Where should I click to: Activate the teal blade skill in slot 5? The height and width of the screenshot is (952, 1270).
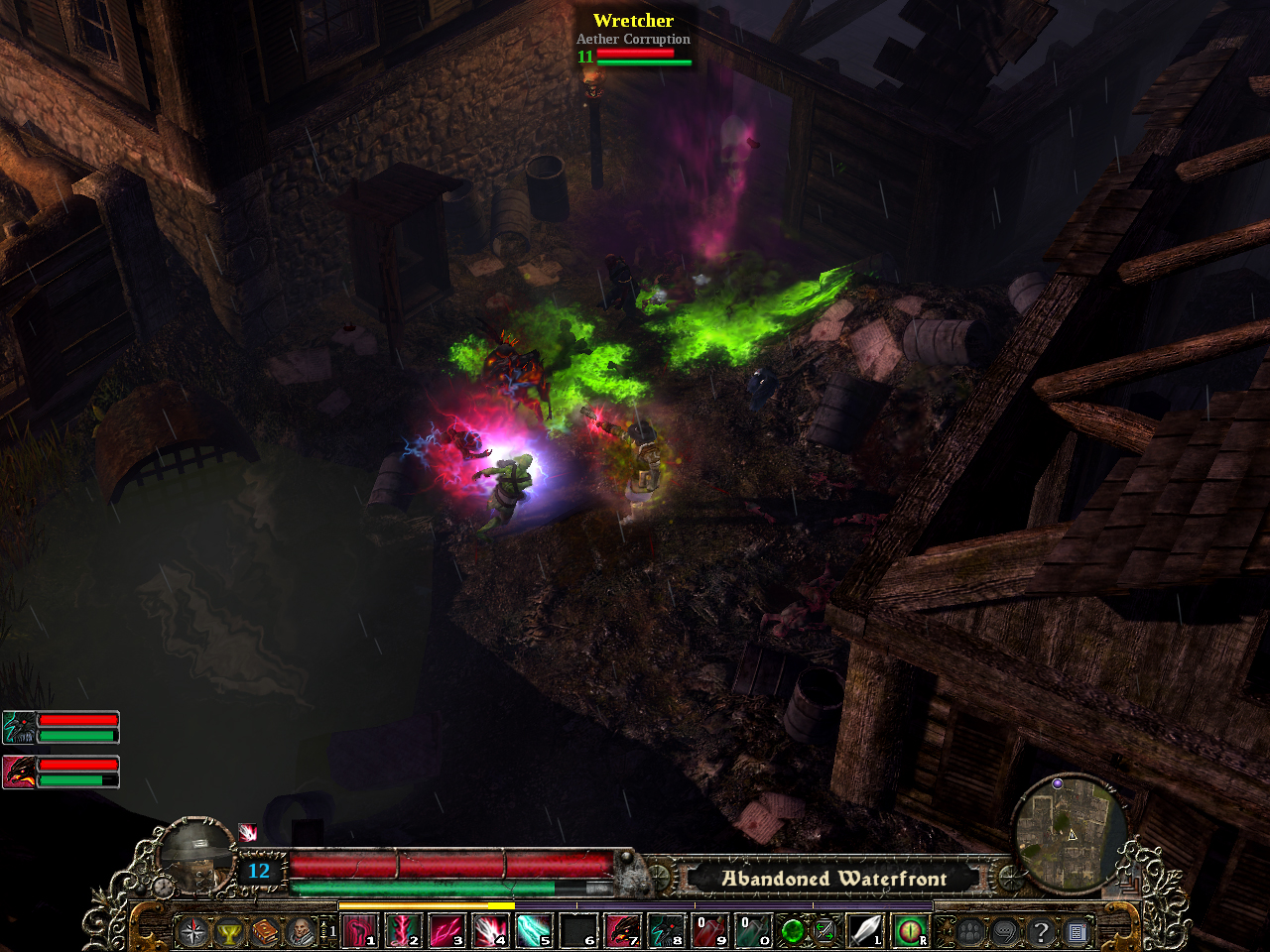(536, 932)
